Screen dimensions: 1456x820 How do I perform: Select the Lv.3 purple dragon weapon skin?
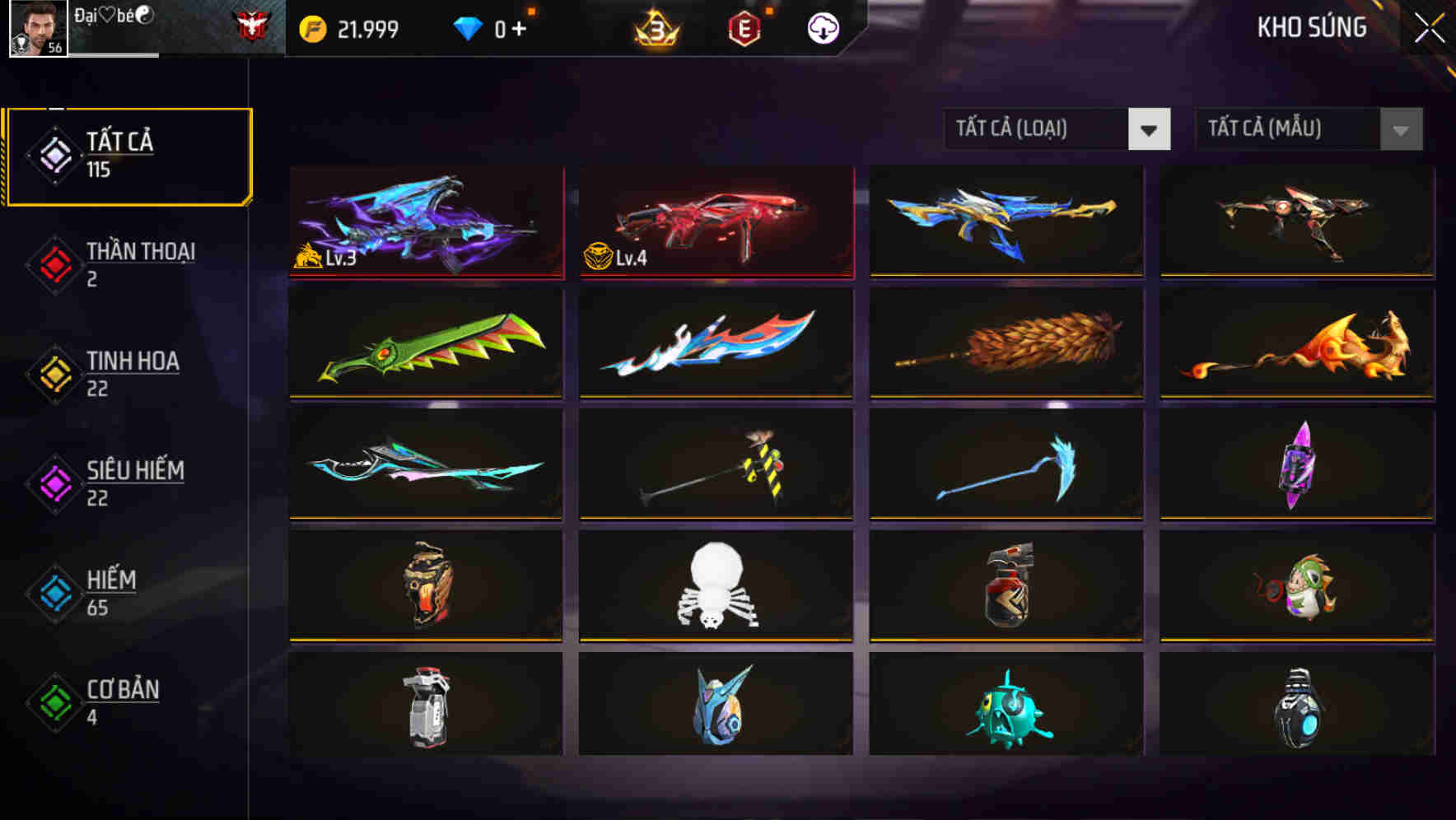point(425,224)
